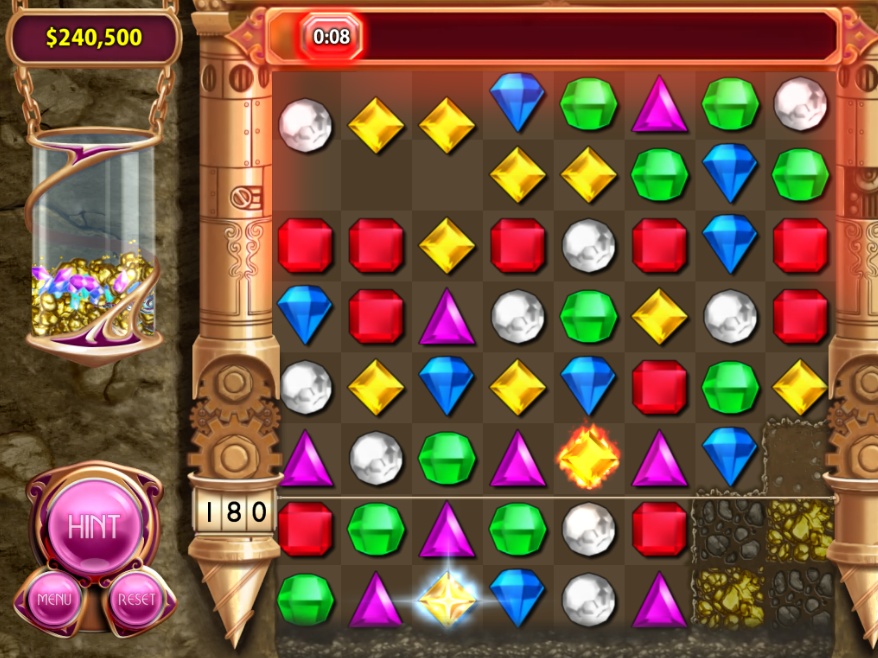Open the game MENU
878x658 pixels.
pyautogui.click(x=54, y=600)
